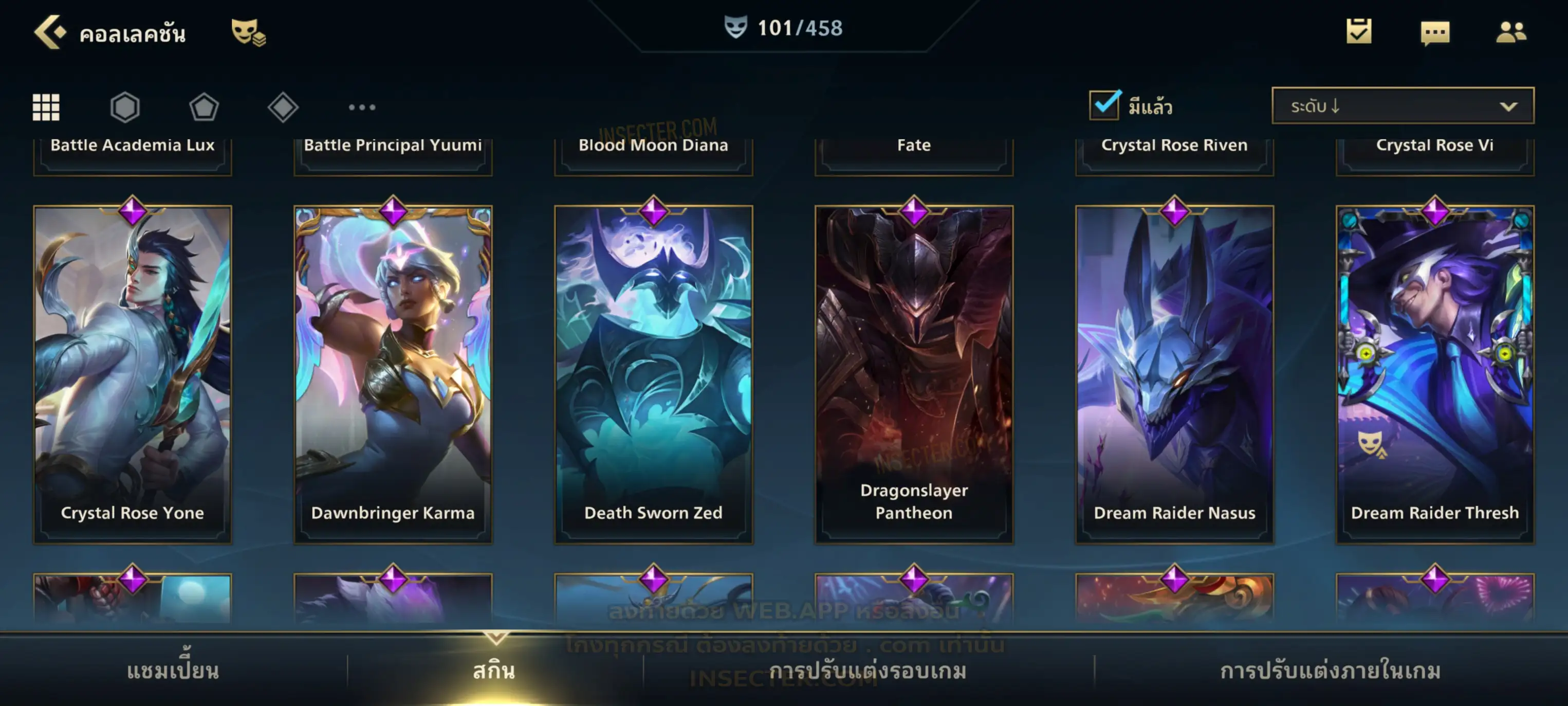Toggle the owned skins checkbox

1104,105
